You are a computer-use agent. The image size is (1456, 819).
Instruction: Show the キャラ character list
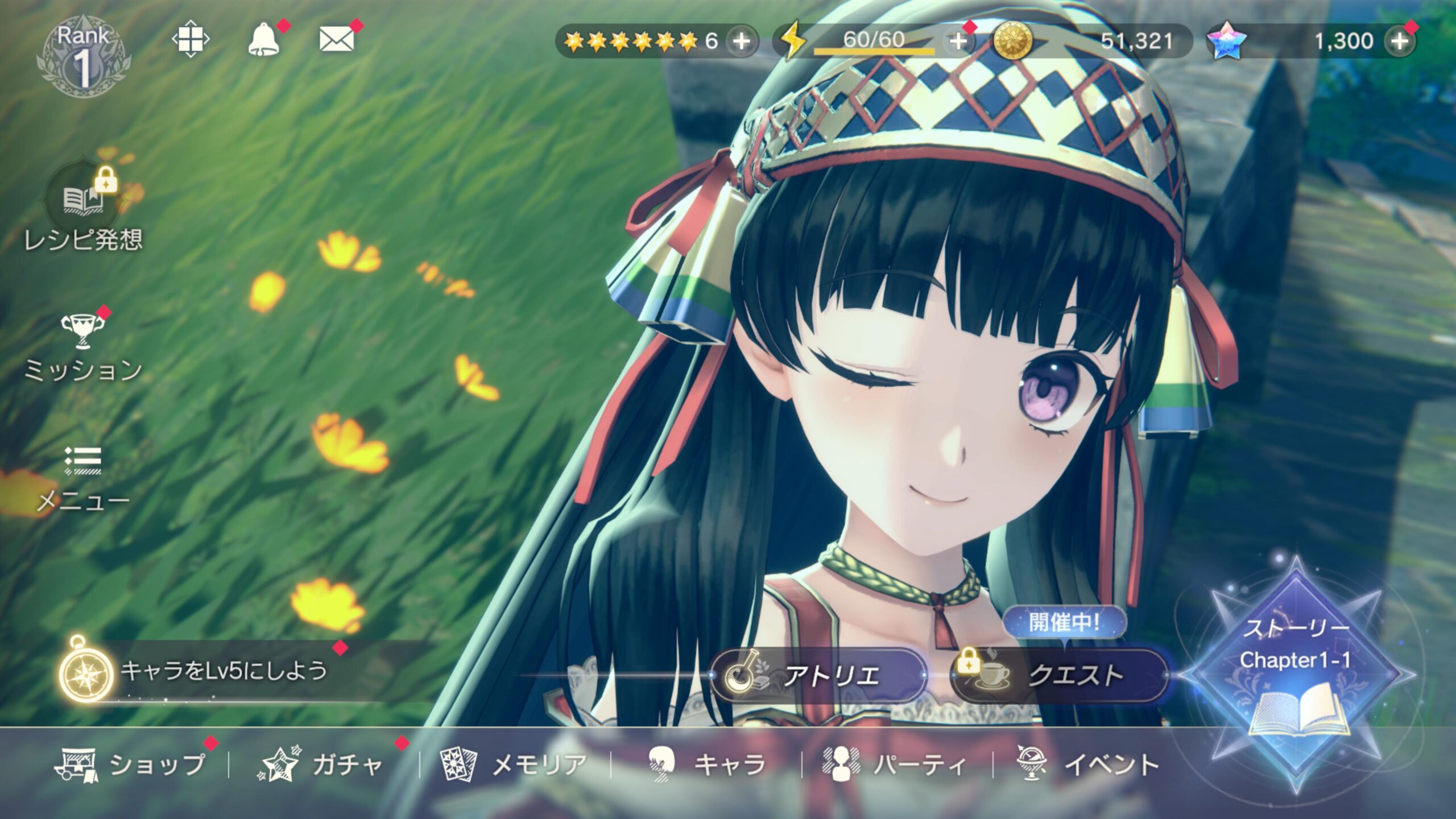pos(708,764)
